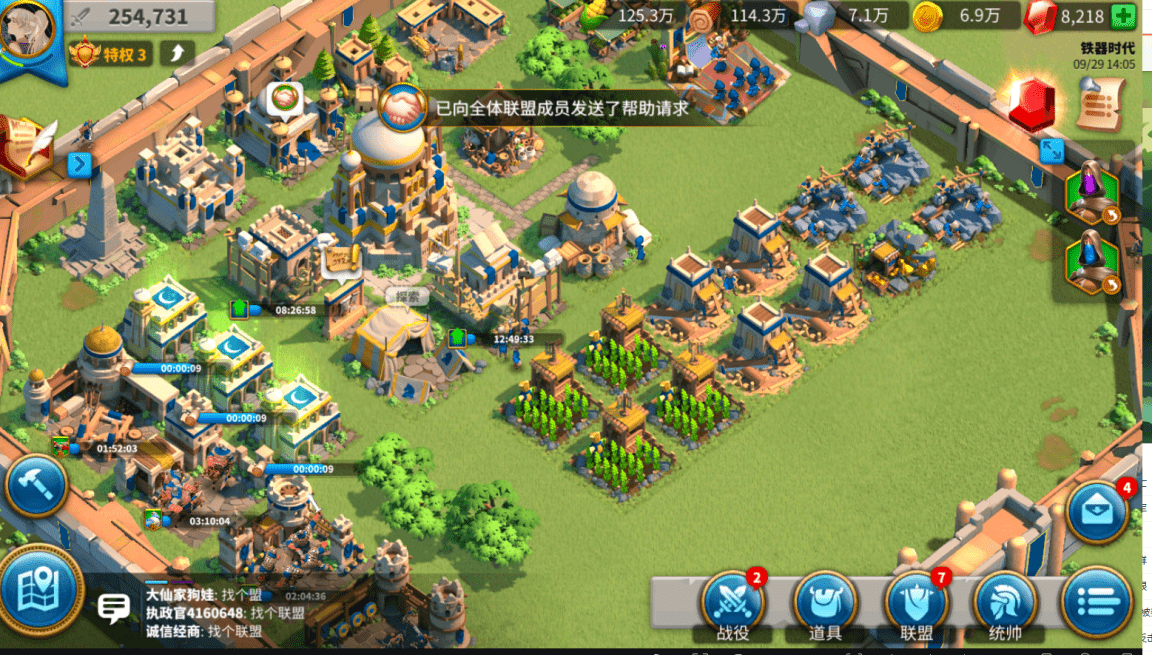Viewport: 1152px width, 655px height.
Task: Open the quest scroll icon
Action: tap(1100, 103)
